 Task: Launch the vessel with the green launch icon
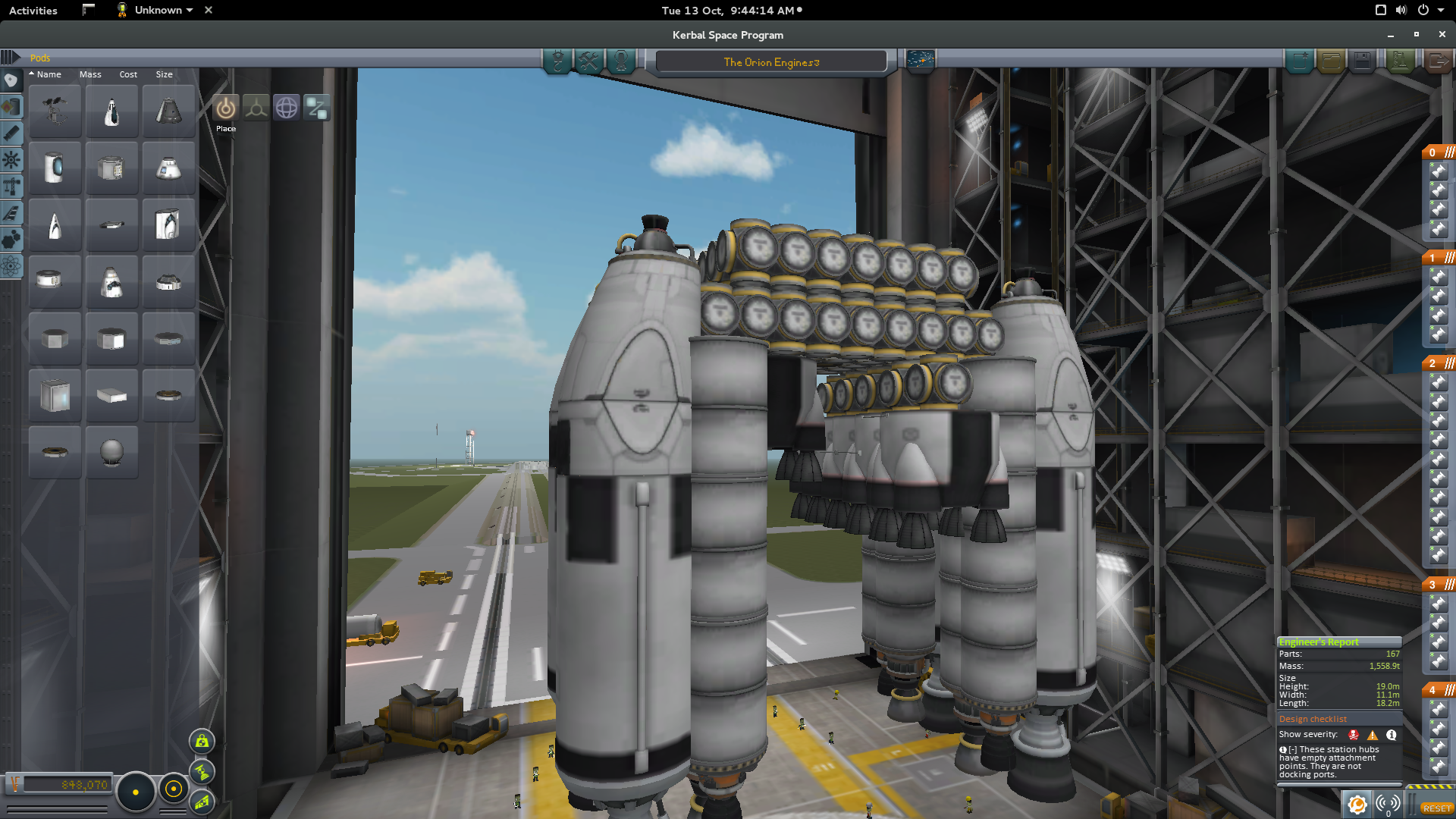[x=1401, y=61]
